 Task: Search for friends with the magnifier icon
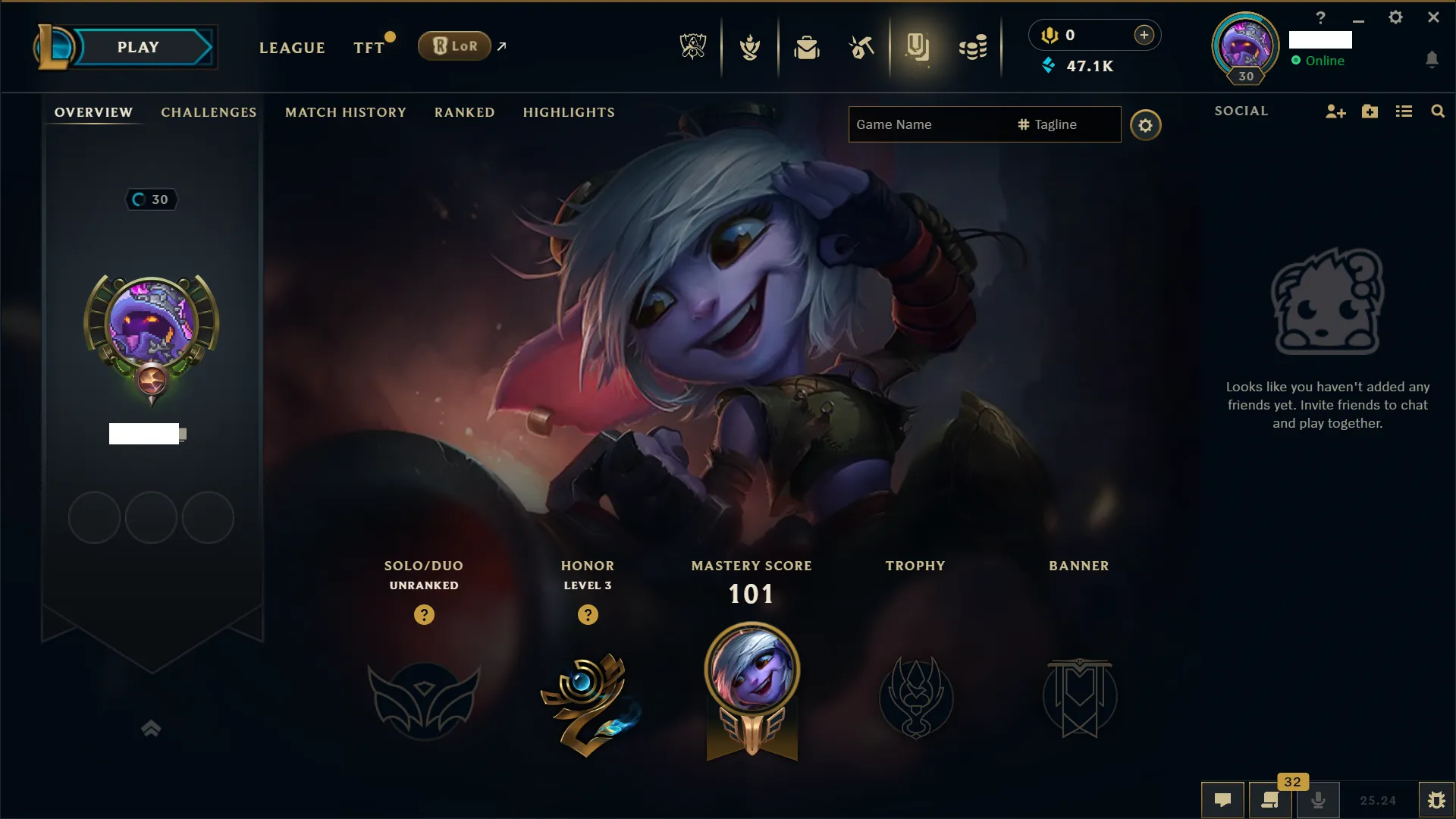[1438, 111]
